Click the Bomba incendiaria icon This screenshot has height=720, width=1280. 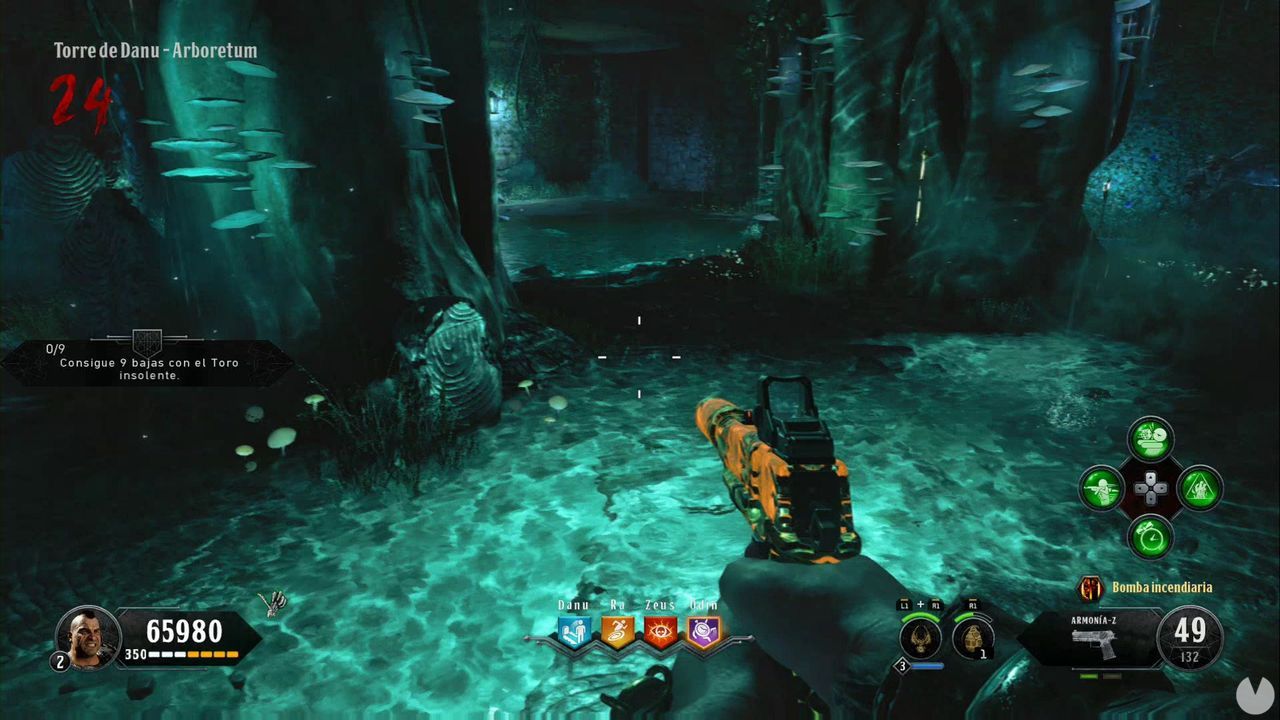pos(1092,588)
